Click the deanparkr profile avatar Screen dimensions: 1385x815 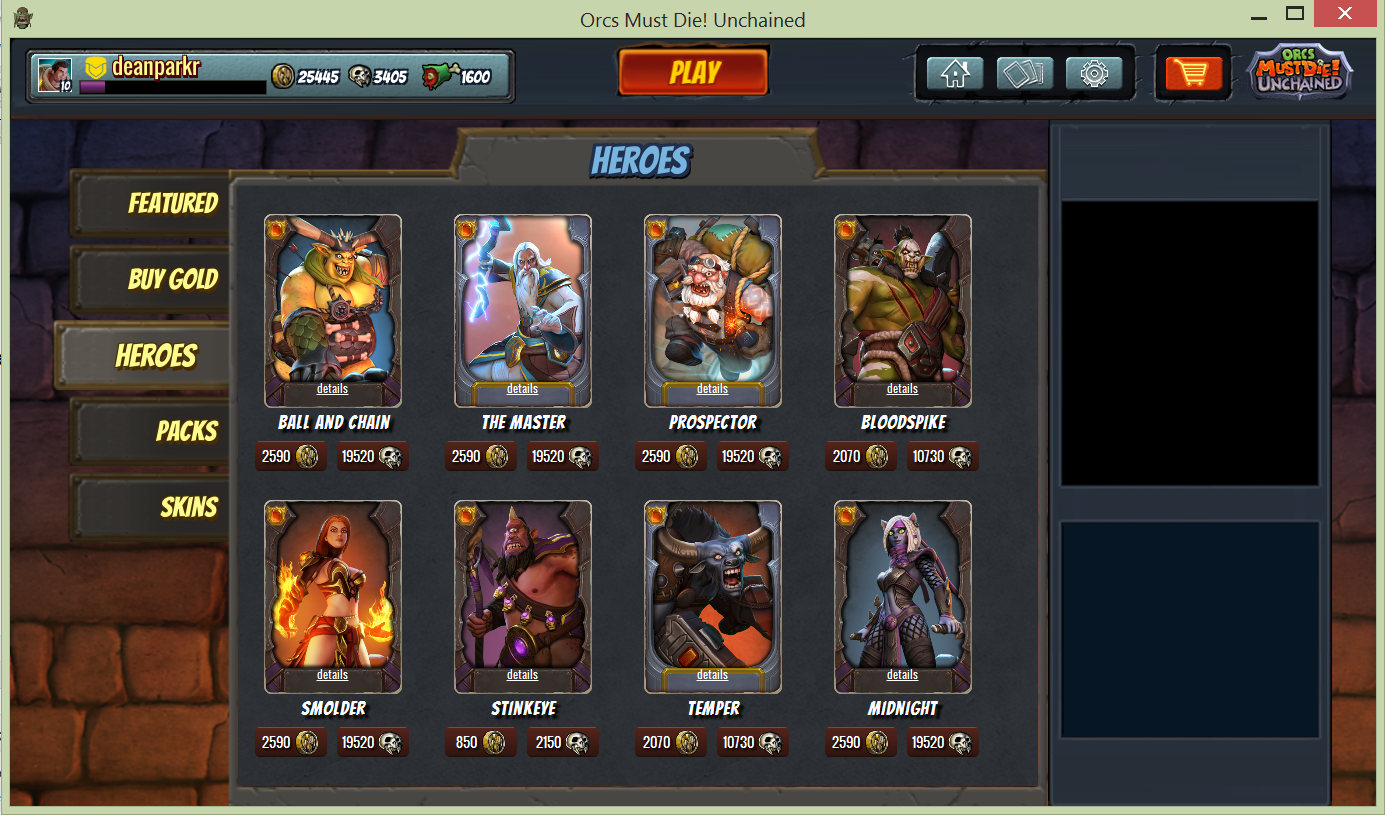[x=54, y=75]
